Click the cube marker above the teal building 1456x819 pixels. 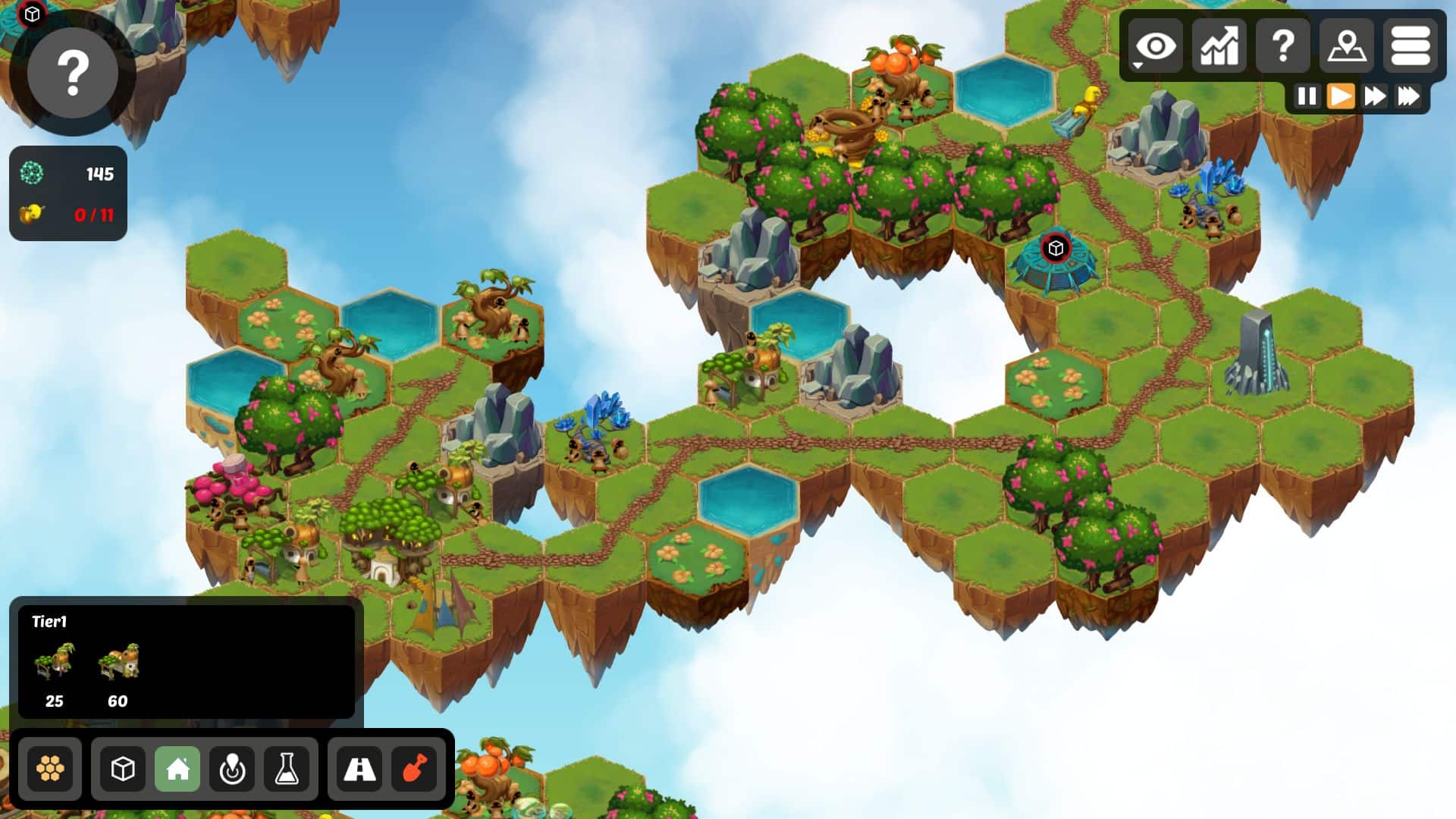pos(1056,248)
